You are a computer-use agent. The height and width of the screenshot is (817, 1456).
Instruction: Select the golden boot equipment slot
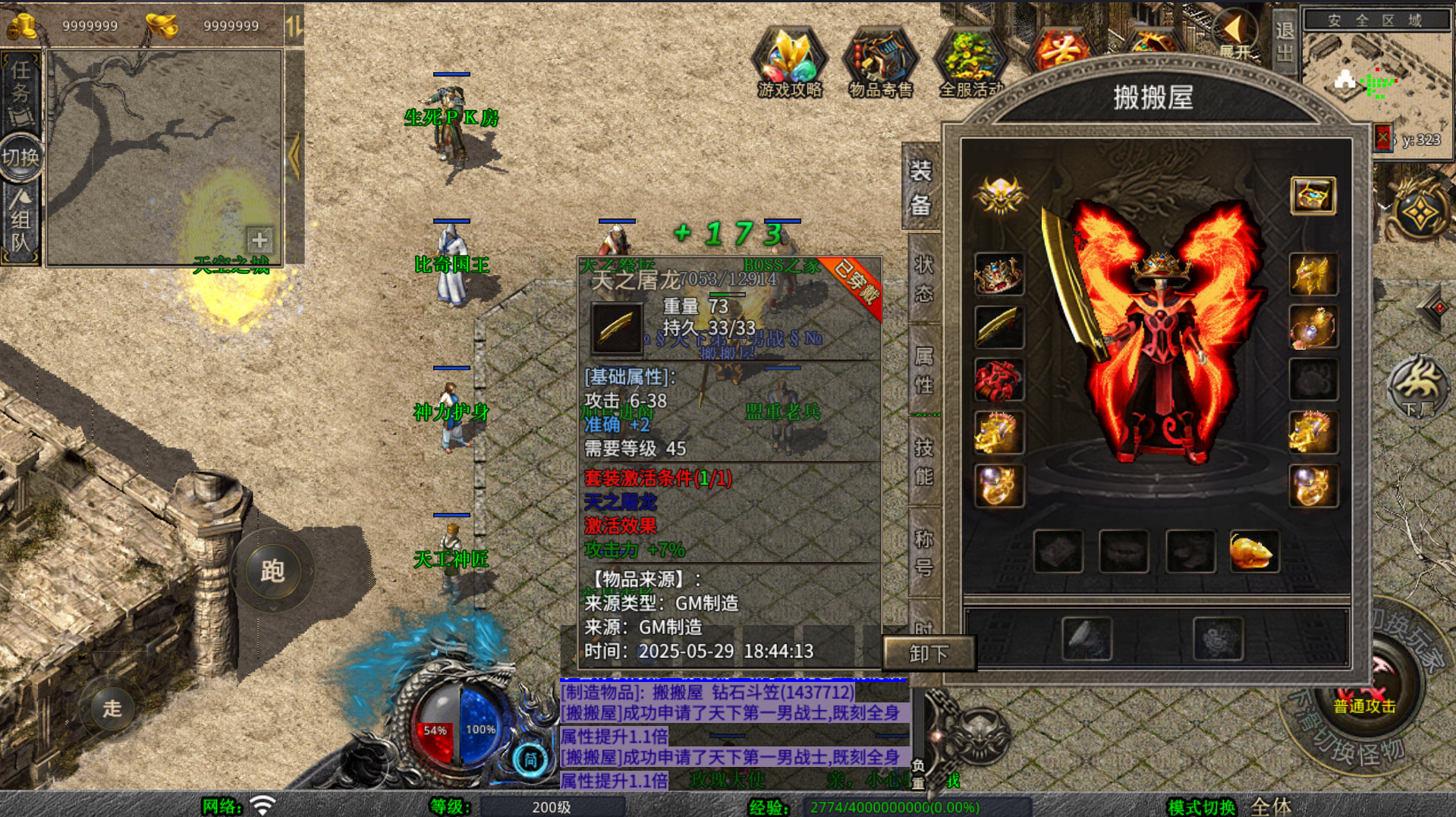1253,551
